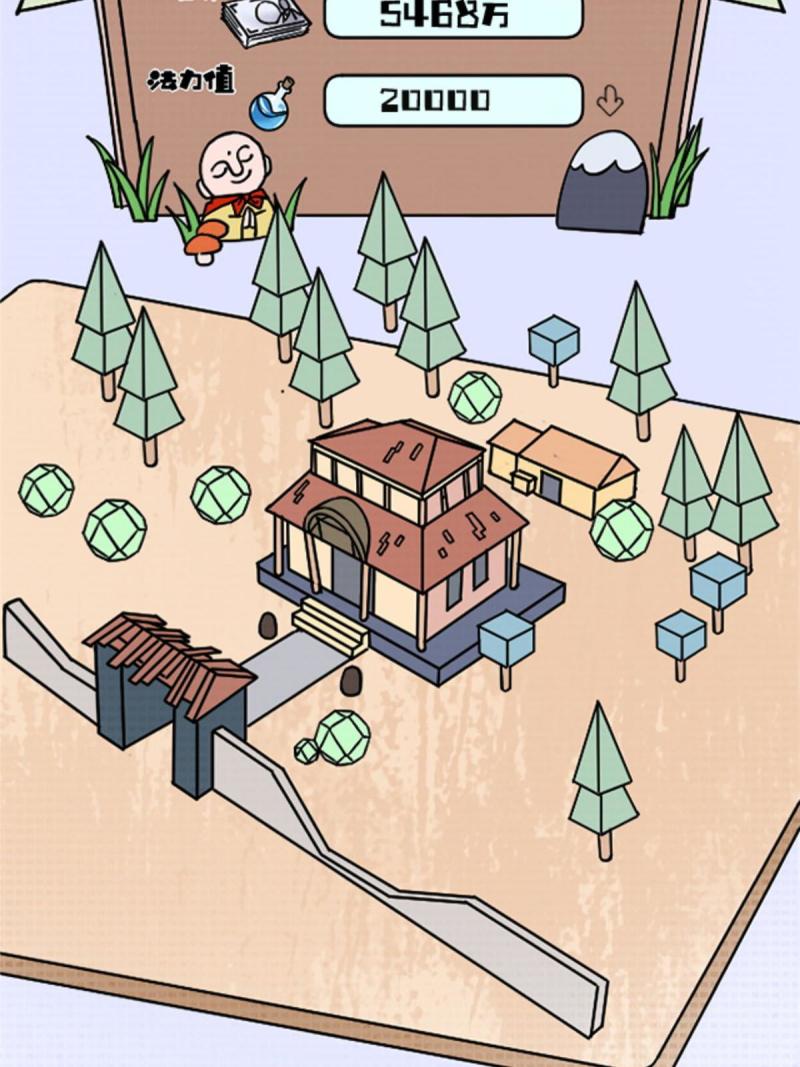Click the down arrow beside the mana value

(609, 100)
